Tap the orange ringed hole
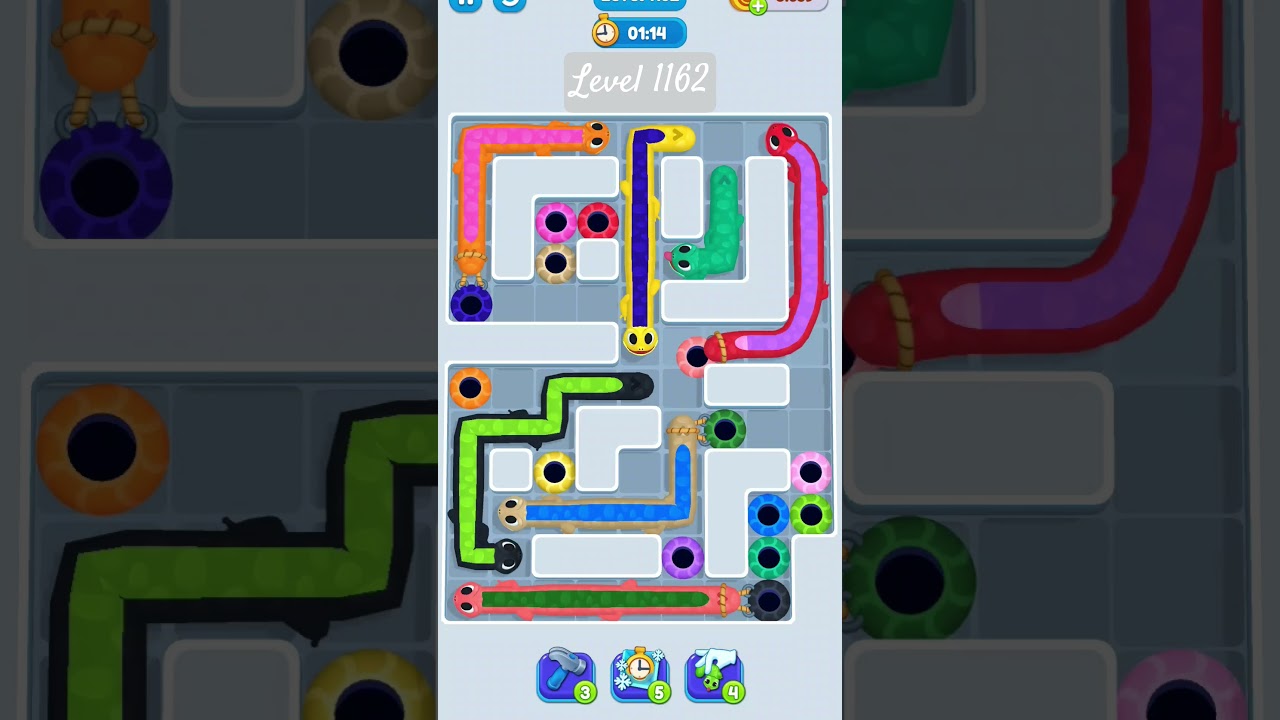This screenshot has height=720, width=1280. click(x=469, y=388)
